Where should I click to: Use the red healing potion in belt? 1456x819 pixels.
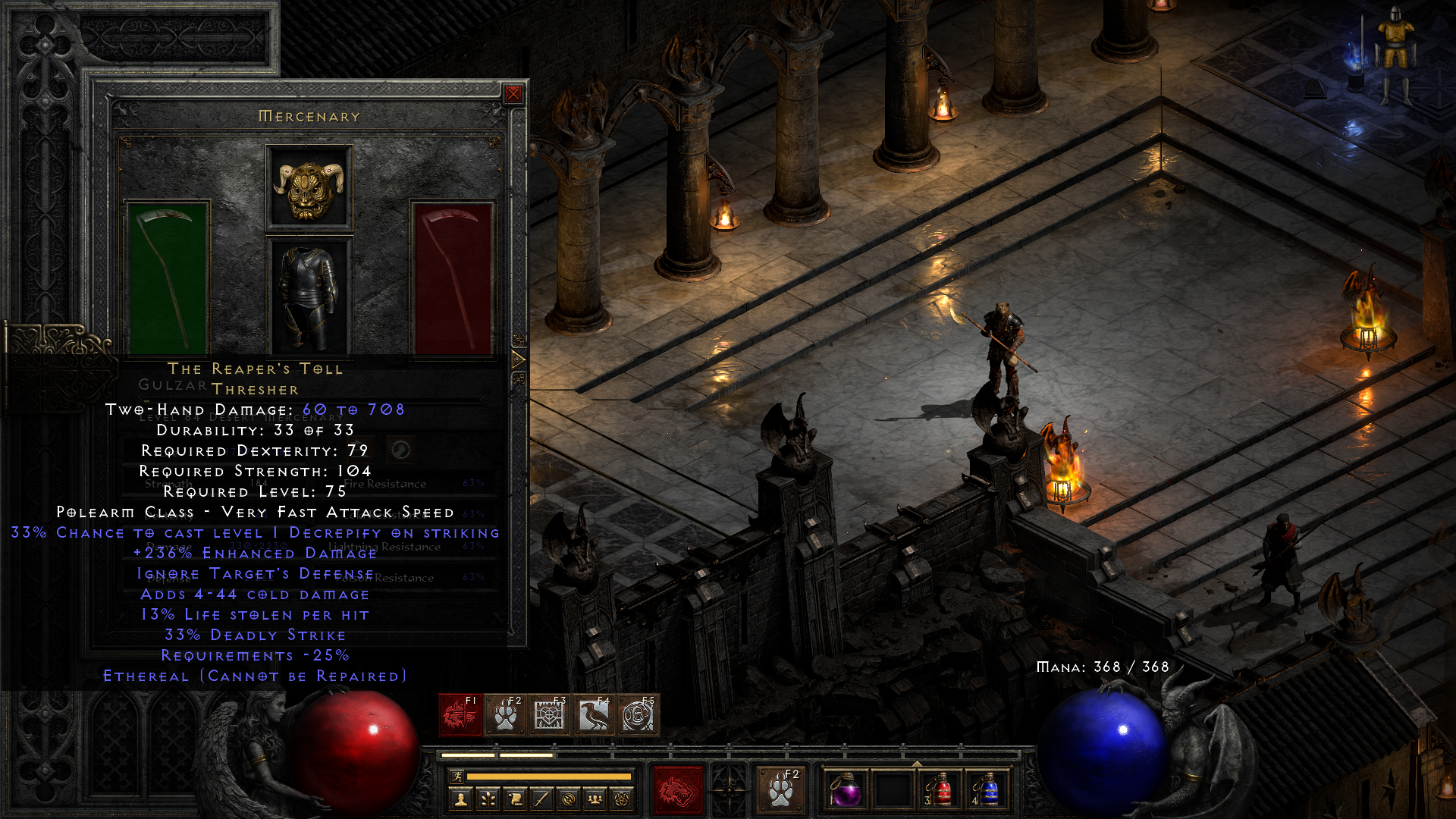[x=940, y=790]
